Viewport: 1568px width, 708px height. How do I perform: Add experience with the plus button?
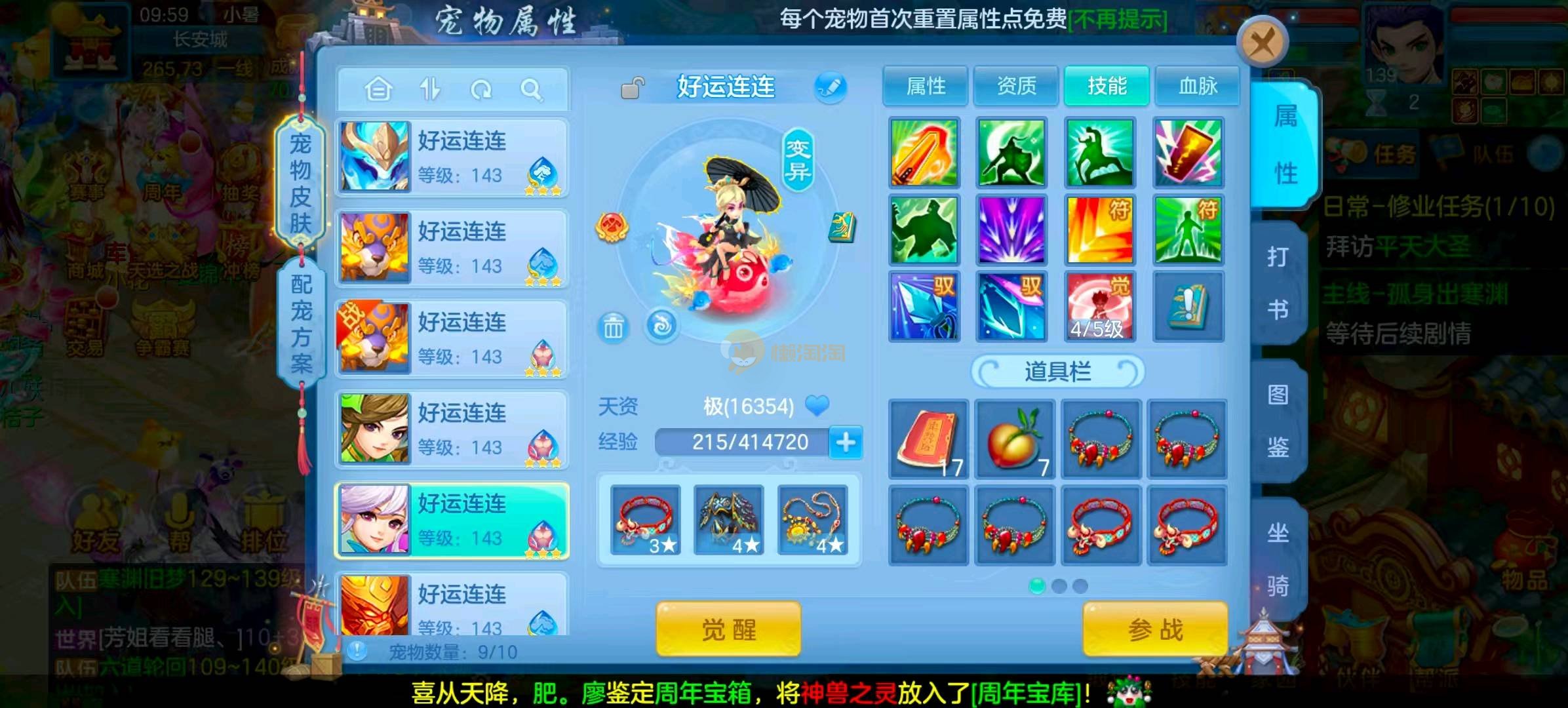pyautogui.click(x=846, y=442)
